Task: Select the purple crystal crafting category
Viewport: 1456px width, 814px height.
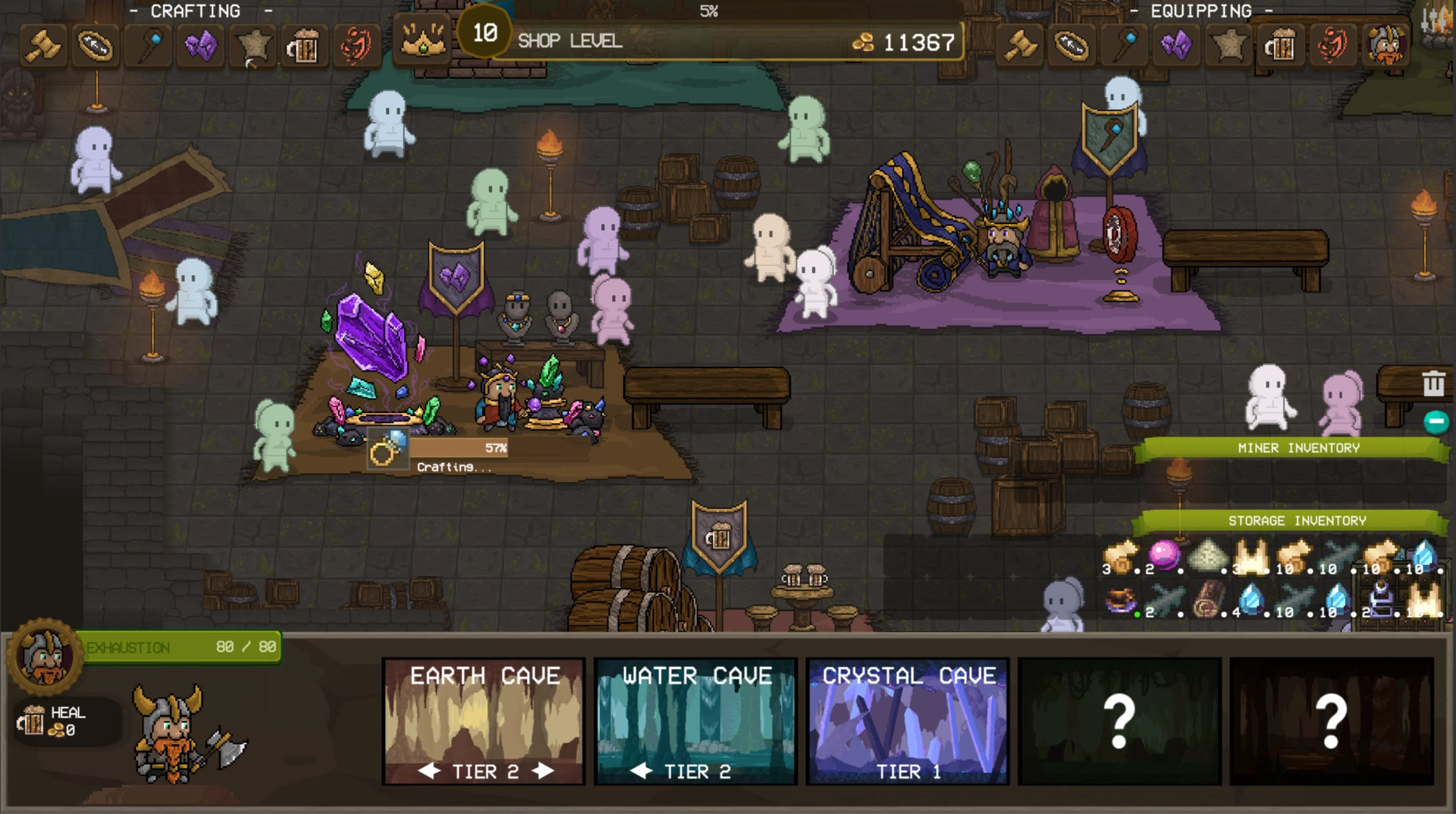Action: point(200,45)
